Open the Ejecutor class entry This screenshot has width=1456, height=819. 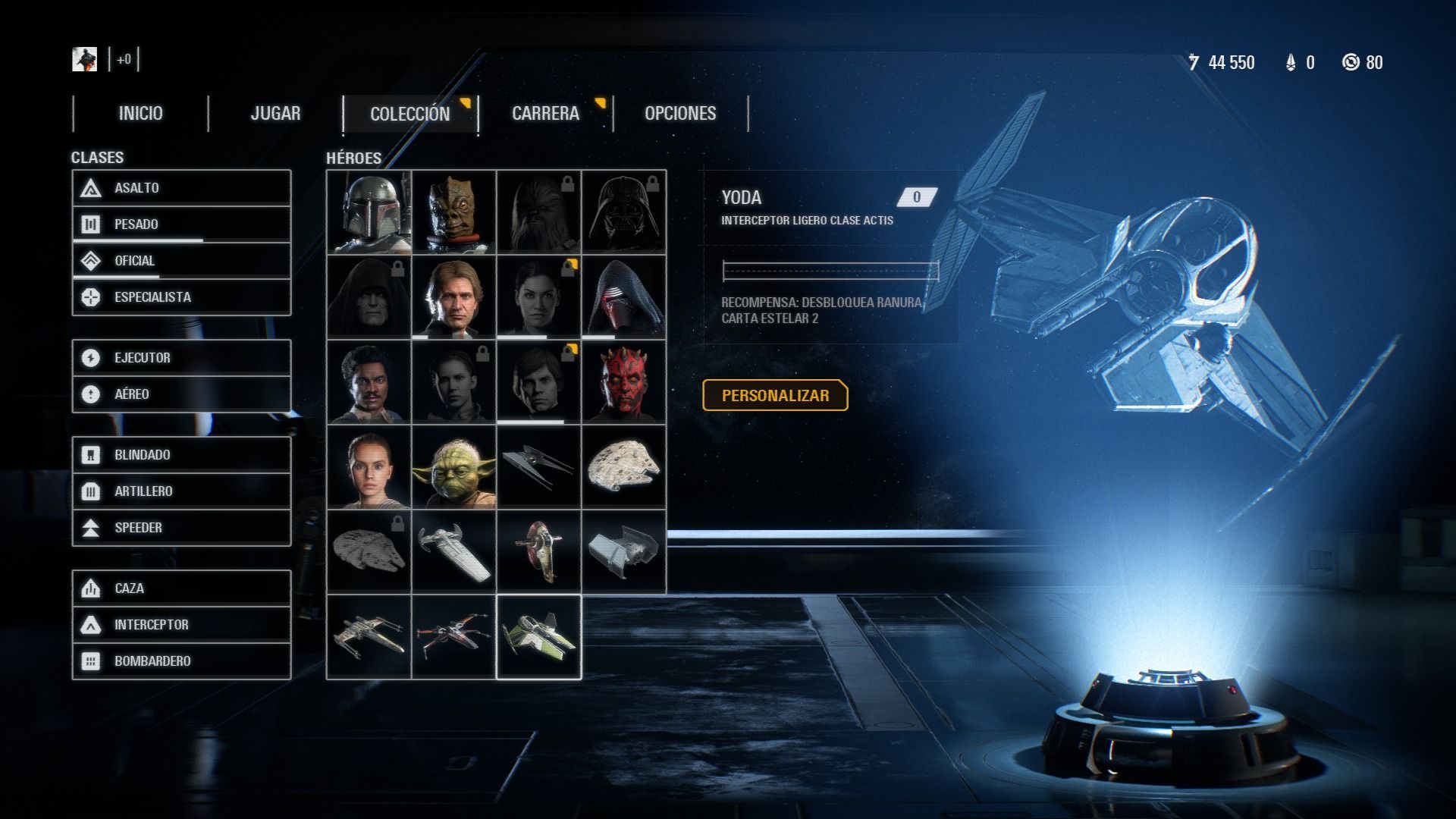click(181, 358)
